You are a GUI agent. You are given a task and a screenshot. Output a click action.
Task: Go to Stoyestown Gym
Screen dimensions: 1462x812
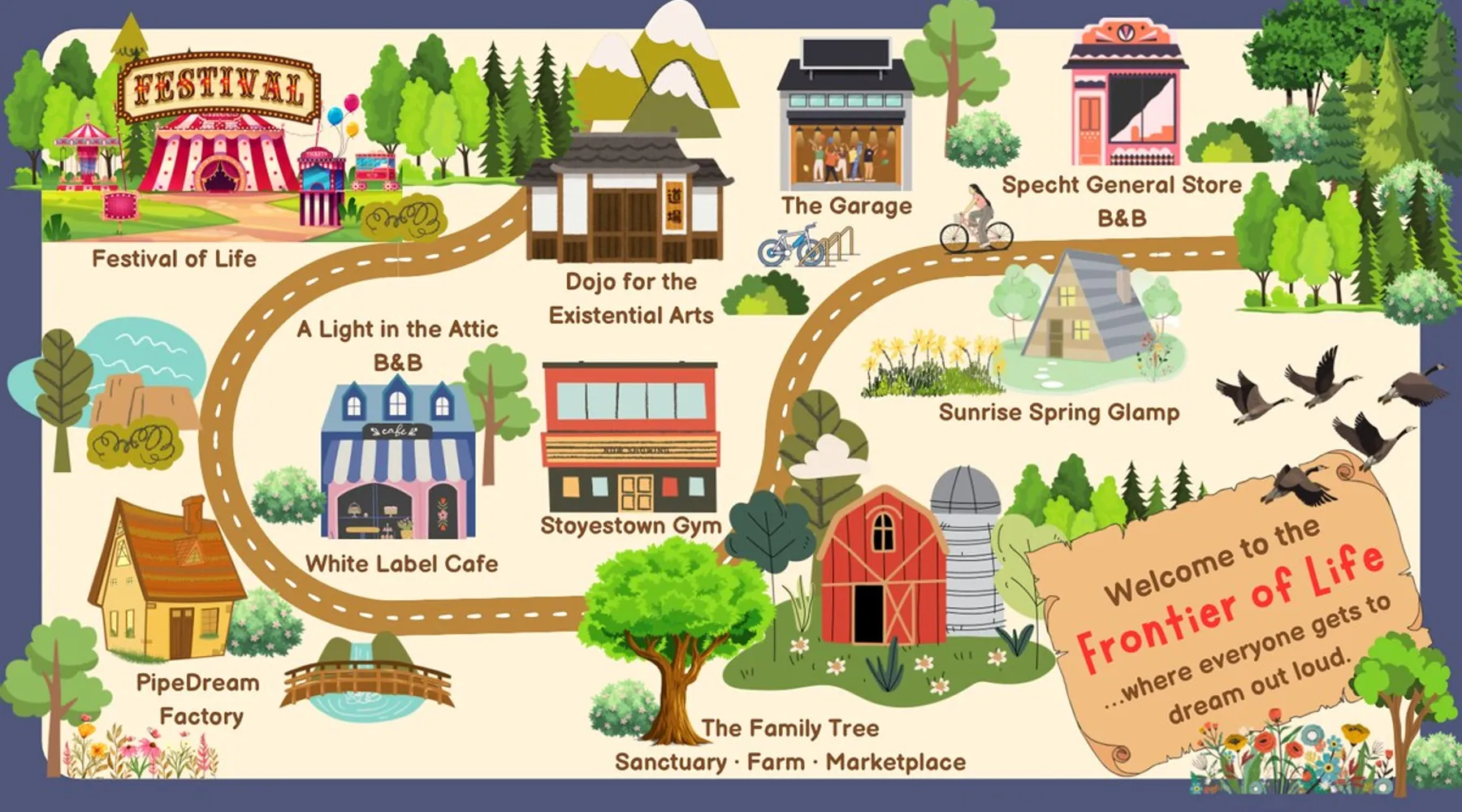(630, 438)
